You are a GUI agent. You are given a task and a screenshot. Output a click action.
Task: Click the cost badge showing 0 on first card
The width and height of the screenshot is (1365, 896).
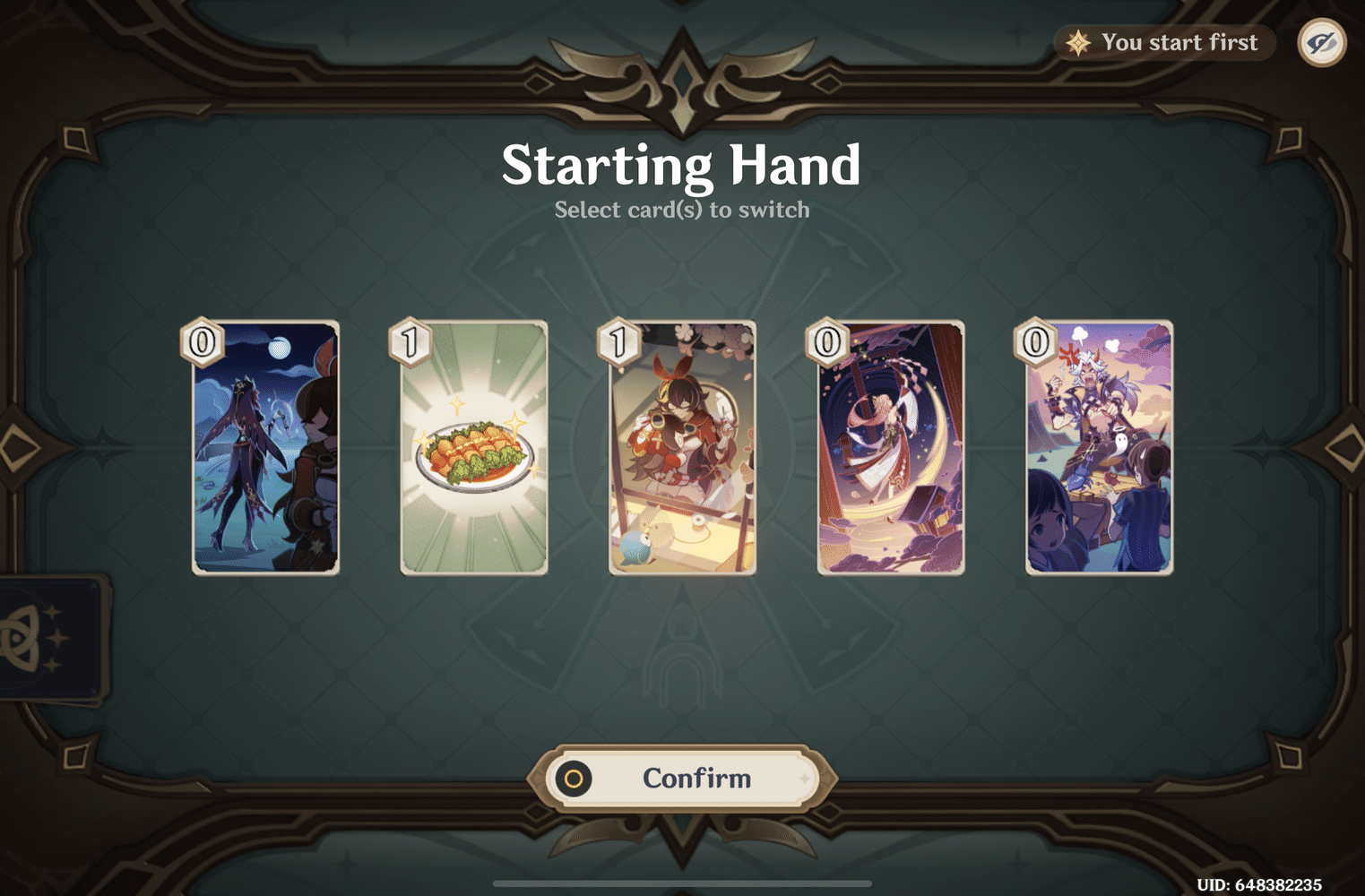tap(201, 343)
